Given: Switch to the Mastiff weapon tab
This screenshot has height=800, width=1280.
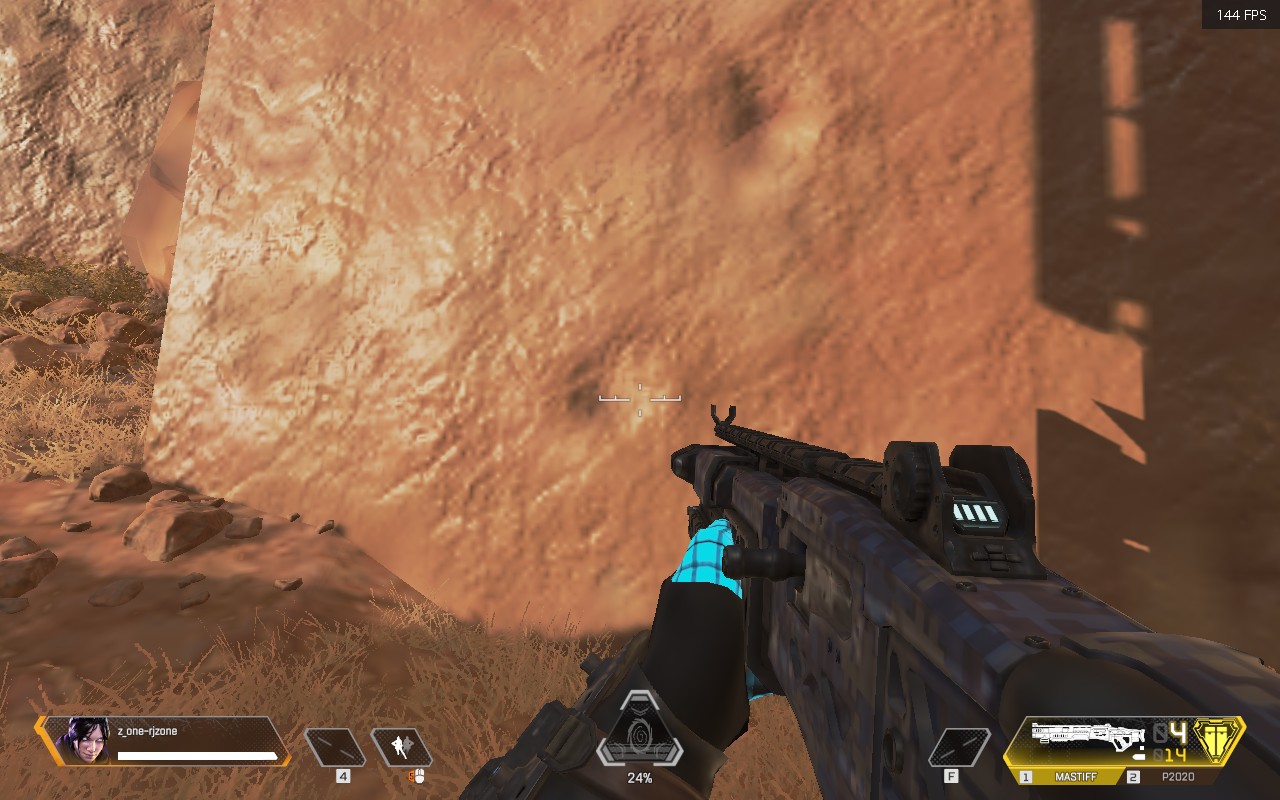Looking at the screenshot, I should pyautogui.click(x=1076, y=776).
